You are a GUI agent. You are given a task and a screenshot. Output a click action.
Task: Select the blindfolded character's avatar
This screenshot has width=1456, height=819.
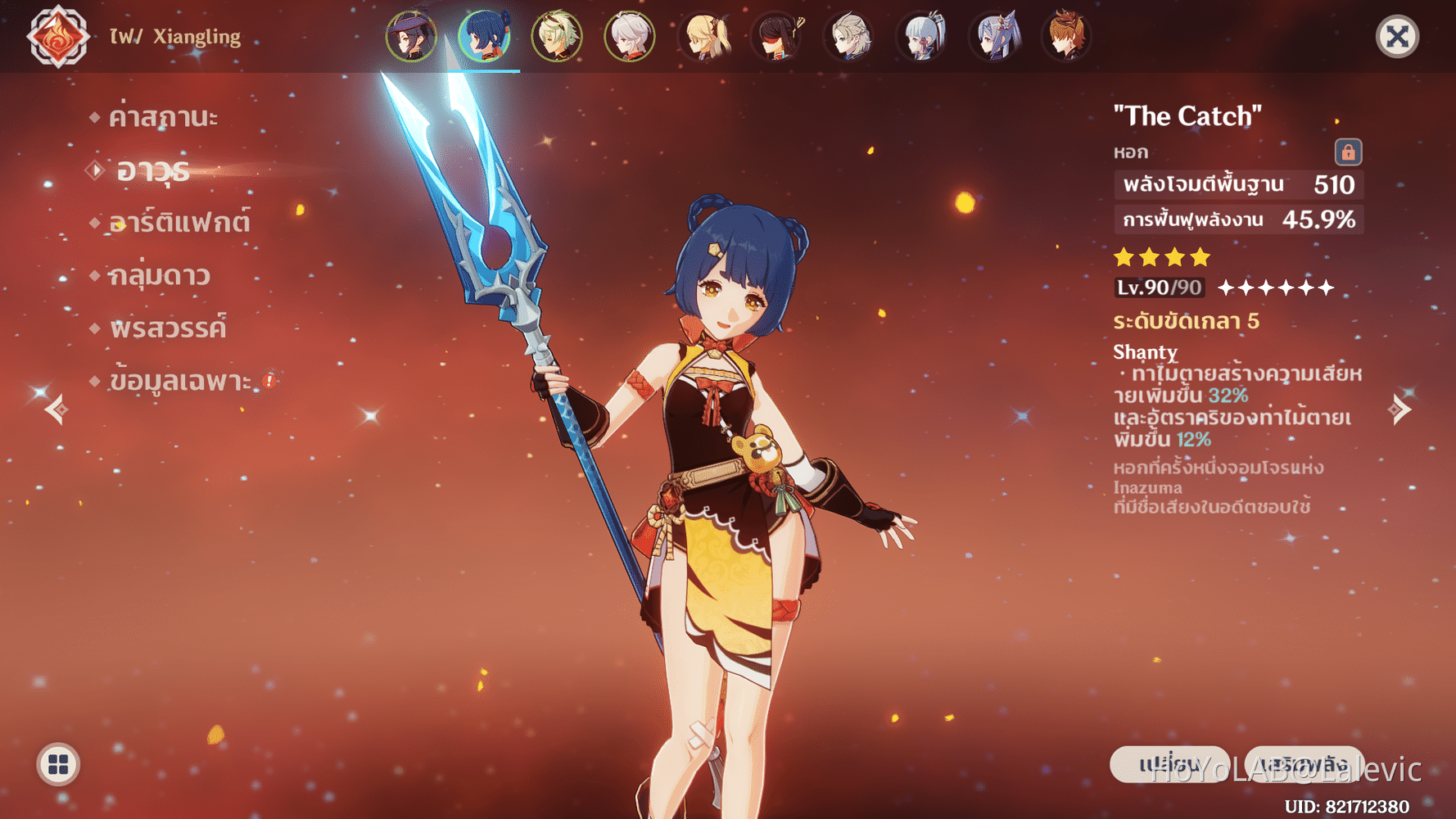click(775, 37)
